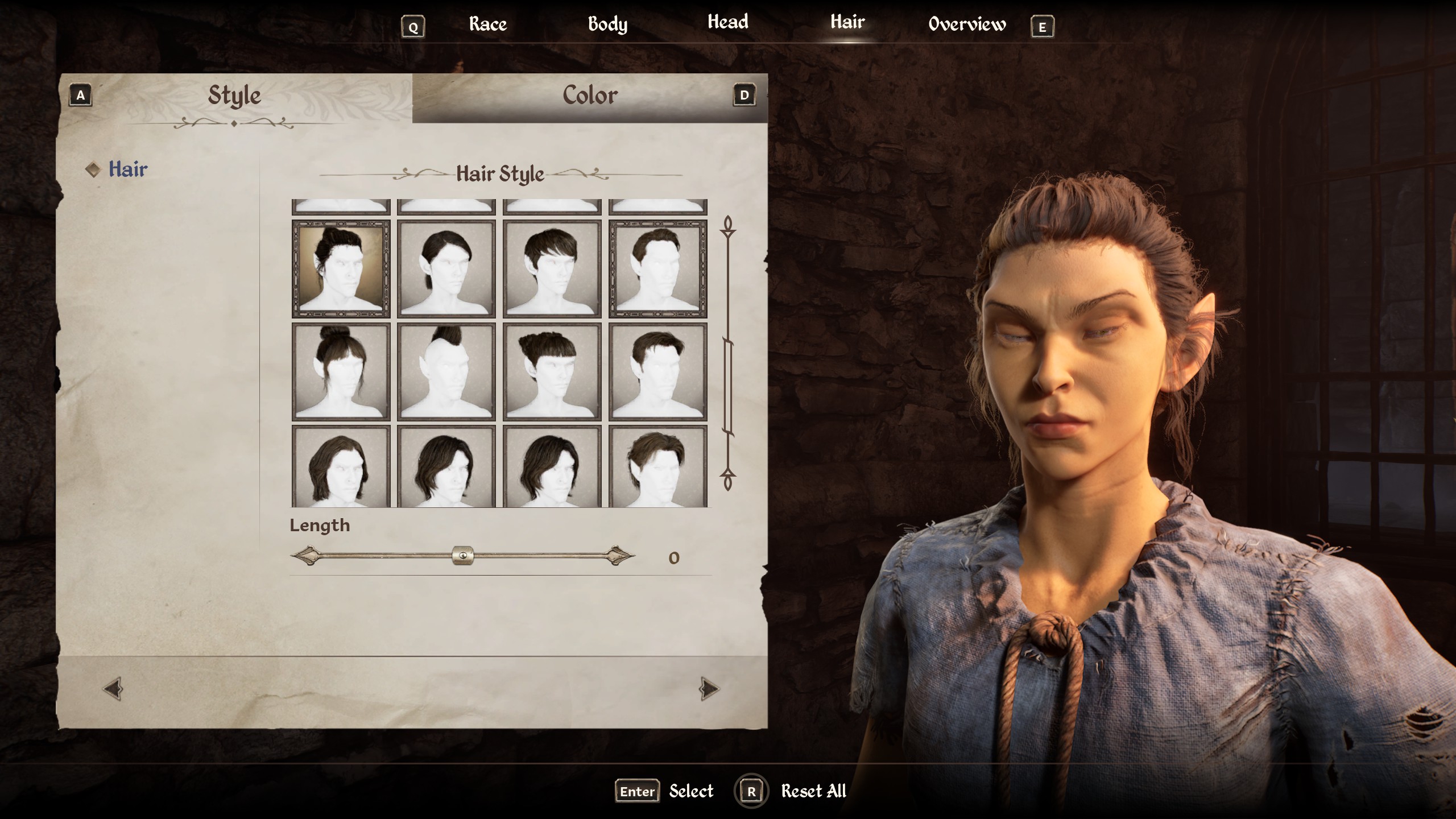The height and width of the screenshot is (819, 1456).
Task: Open the Hair tab in top bar
Action: (847, 22)
